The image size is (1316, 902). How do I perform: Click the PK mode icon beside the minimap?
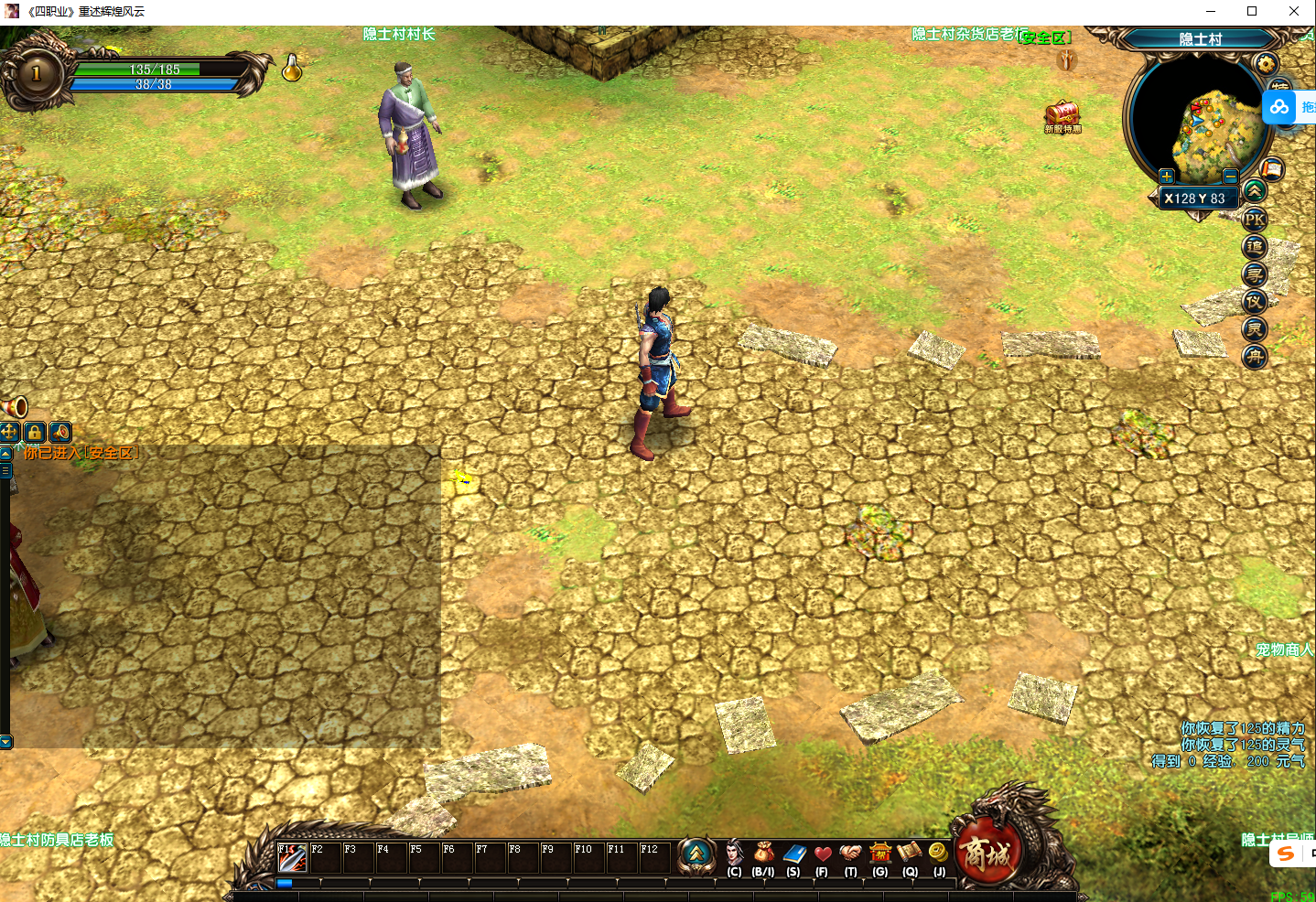[1255, 220]
